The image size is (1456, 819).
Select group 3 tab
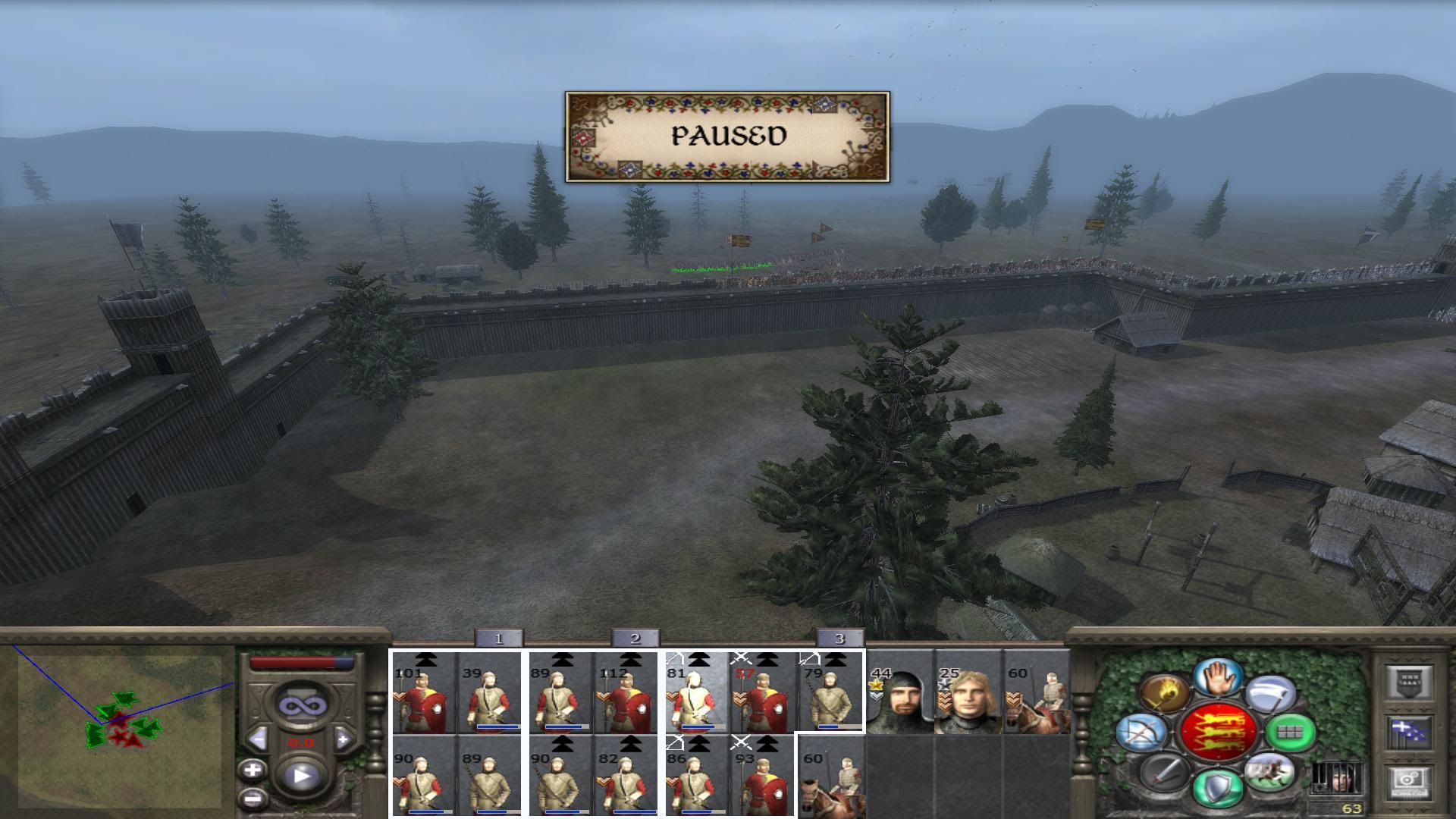pyautogui.click(x=839, y=639)
